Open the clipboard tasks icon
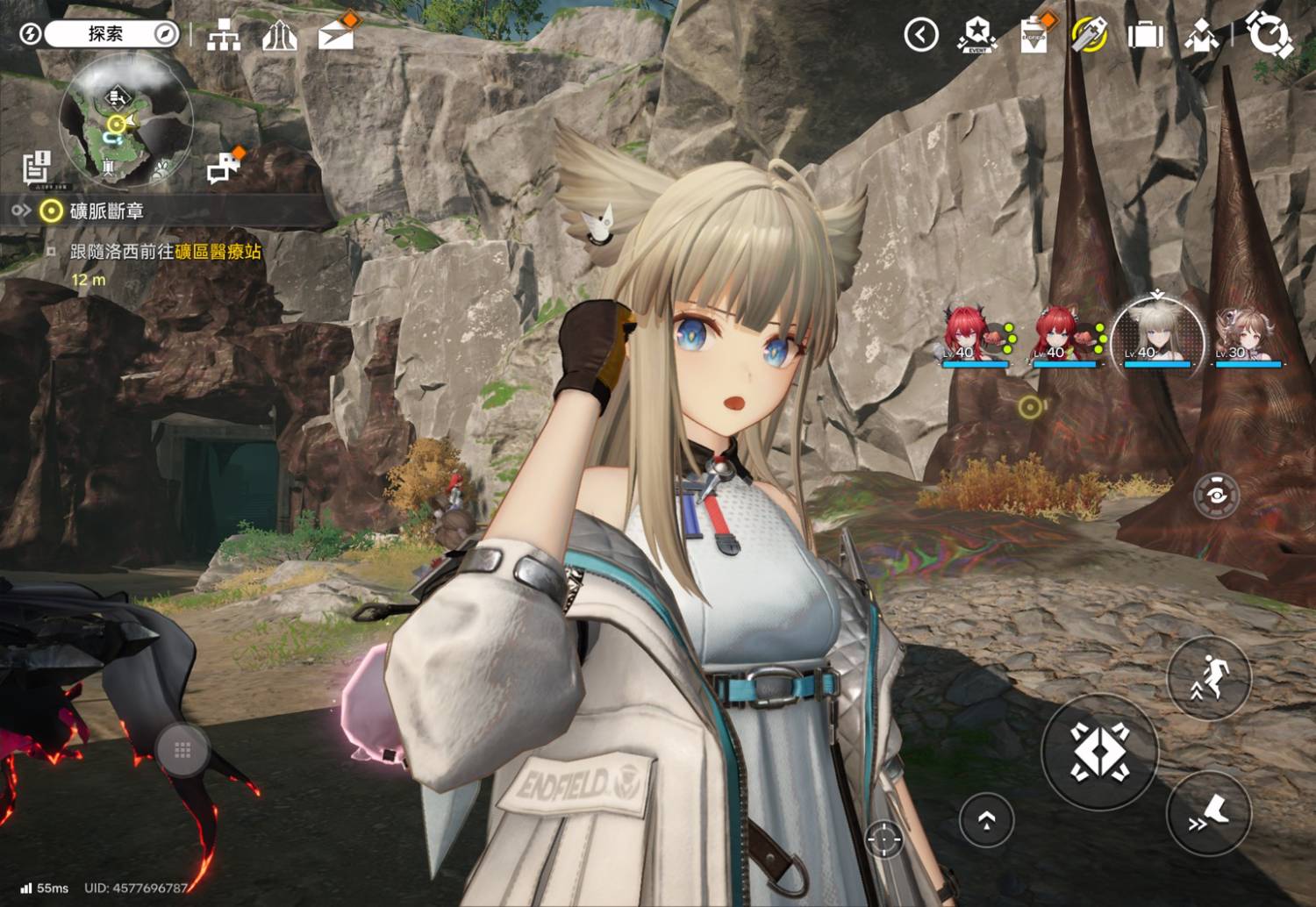The image size is (1316, 907). pos(1034,35)
